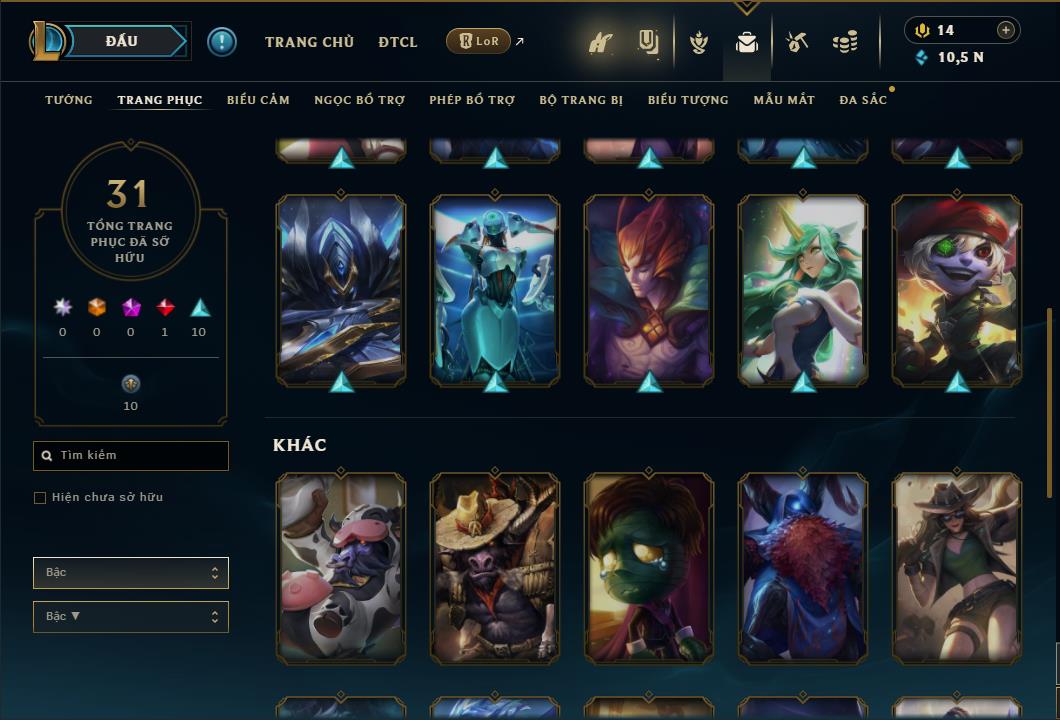Switch to the MẪU MẮT wards tab
The width and height of the screenshot is (1060, 720).
coord(784,100)
